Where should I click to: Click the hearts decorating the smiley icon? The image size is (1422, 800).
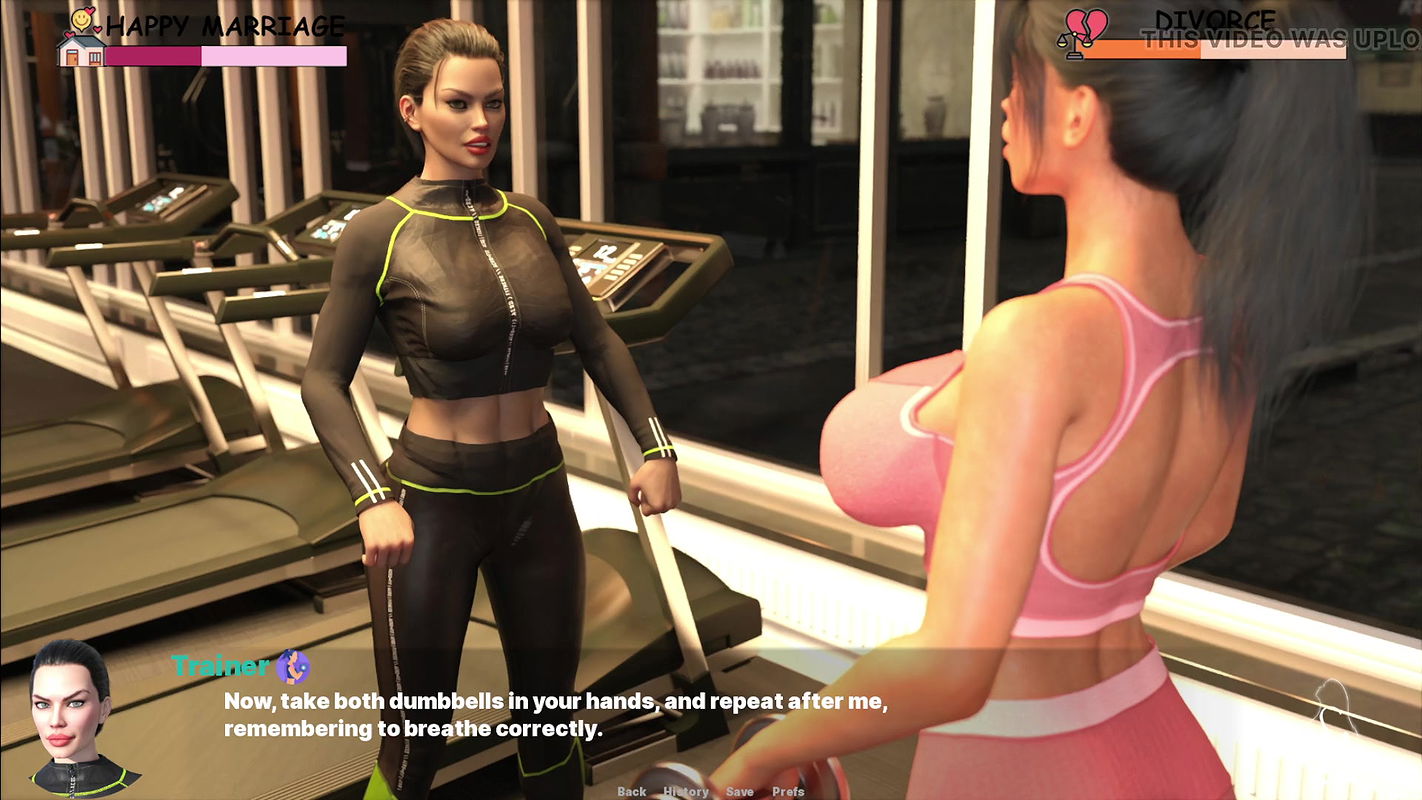coord(91,9)
